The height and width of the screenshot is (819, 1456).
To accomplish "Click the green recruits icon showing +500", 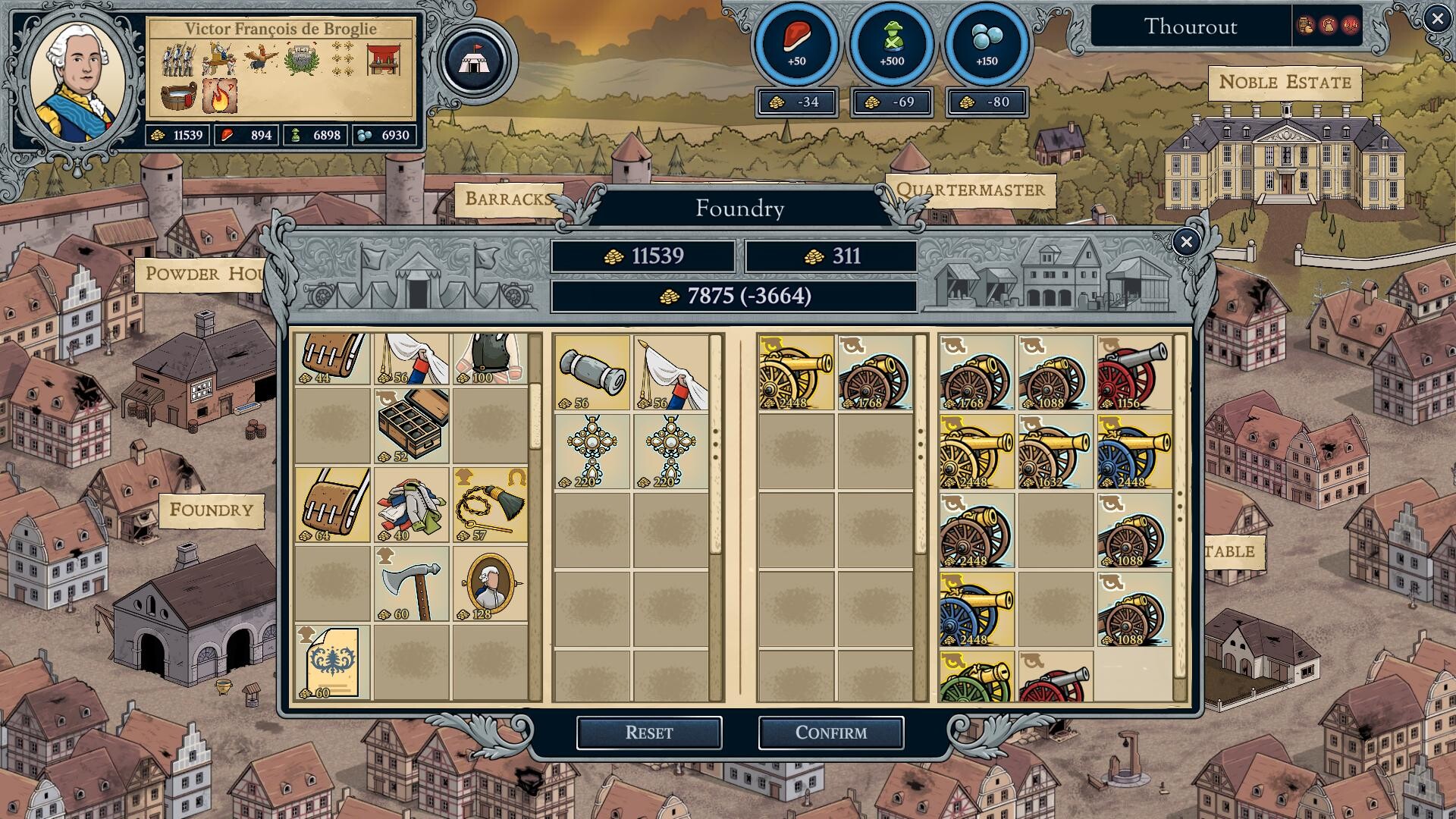I will point(891,42).
